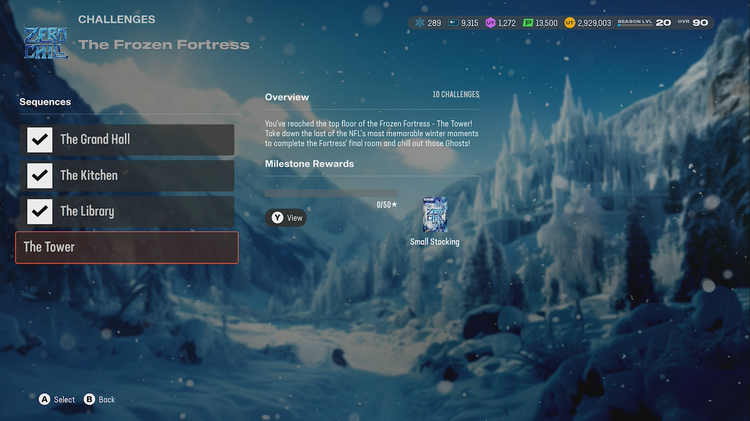The height and width of the screenshot is (421, 750).
Task: Choose The Library sequence
Action: [x=127, y=212]
